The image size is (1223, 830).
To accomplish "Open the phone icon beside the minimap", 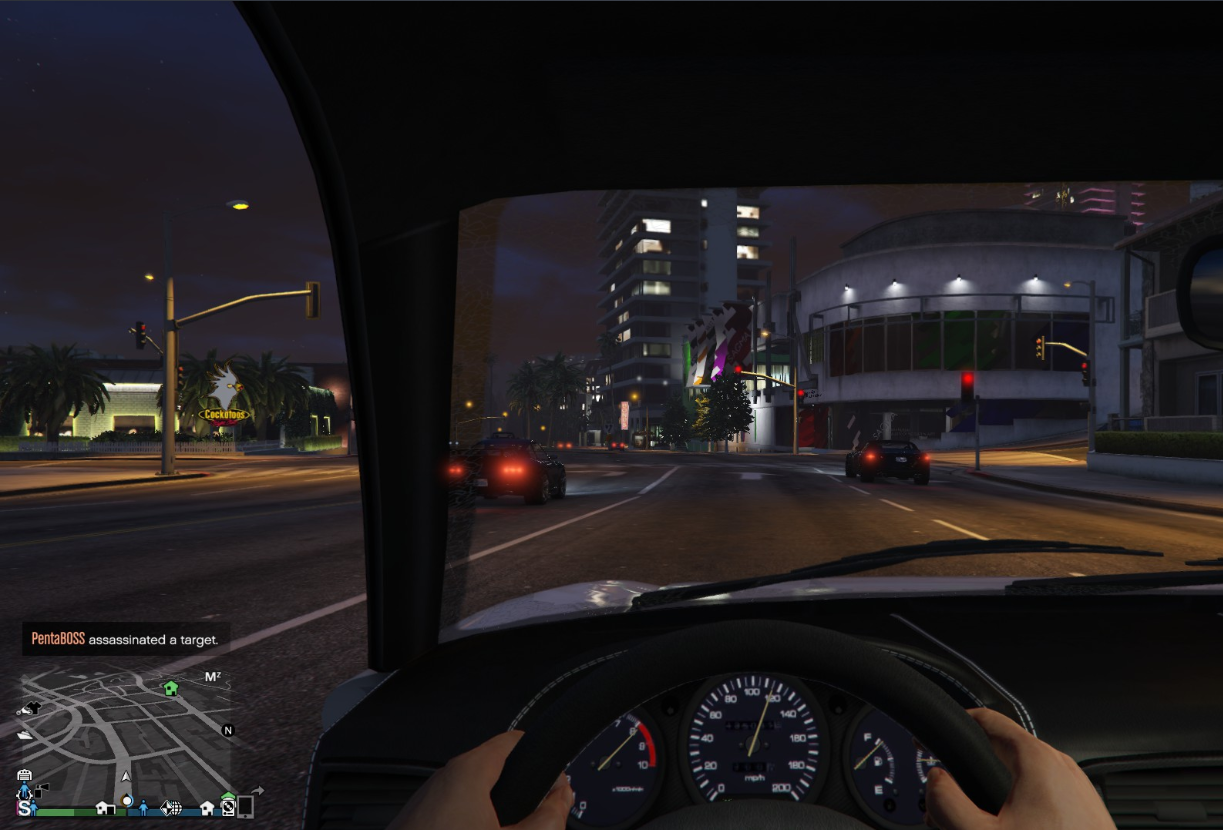I will (x=245, y=806).
